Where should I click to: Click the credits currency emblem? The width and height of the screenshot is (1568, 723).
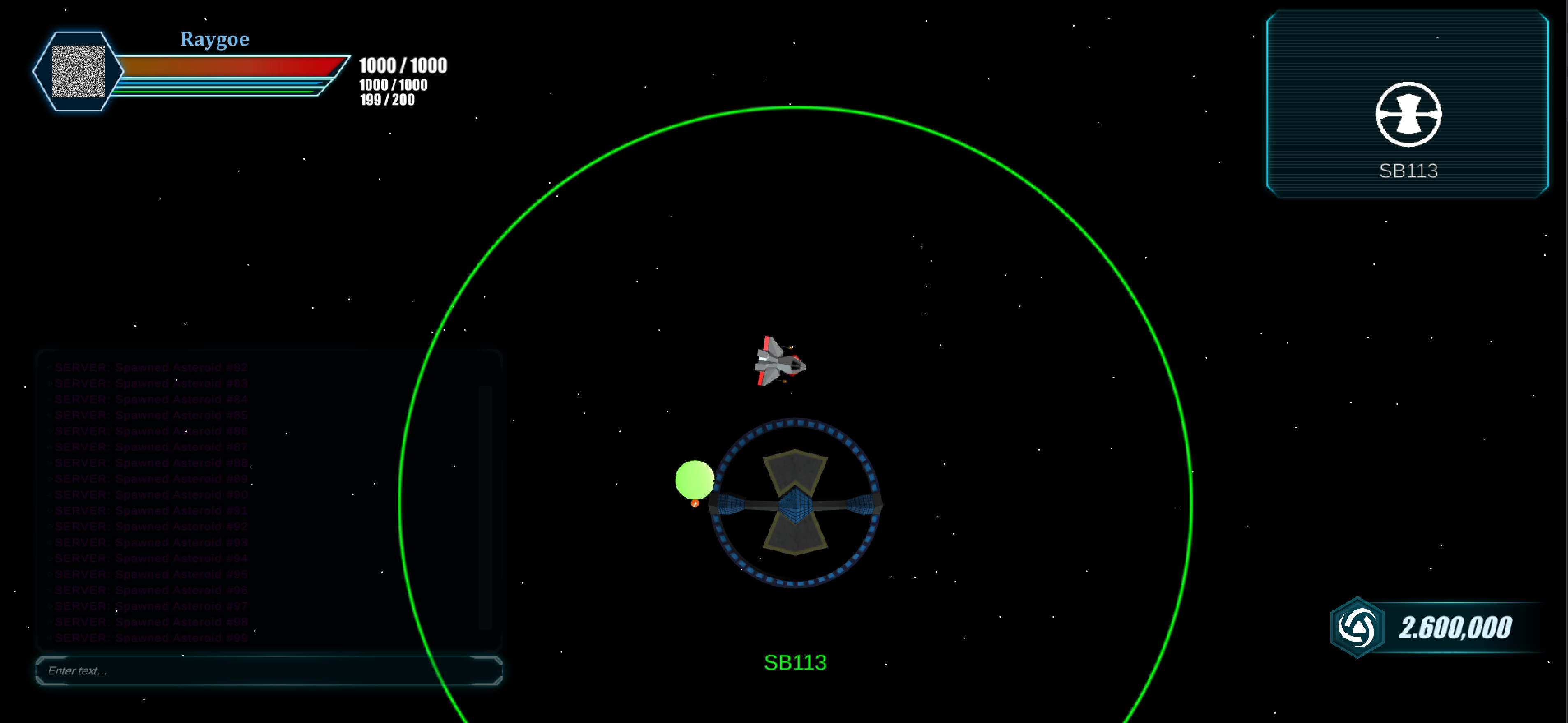click(1357, 628)
